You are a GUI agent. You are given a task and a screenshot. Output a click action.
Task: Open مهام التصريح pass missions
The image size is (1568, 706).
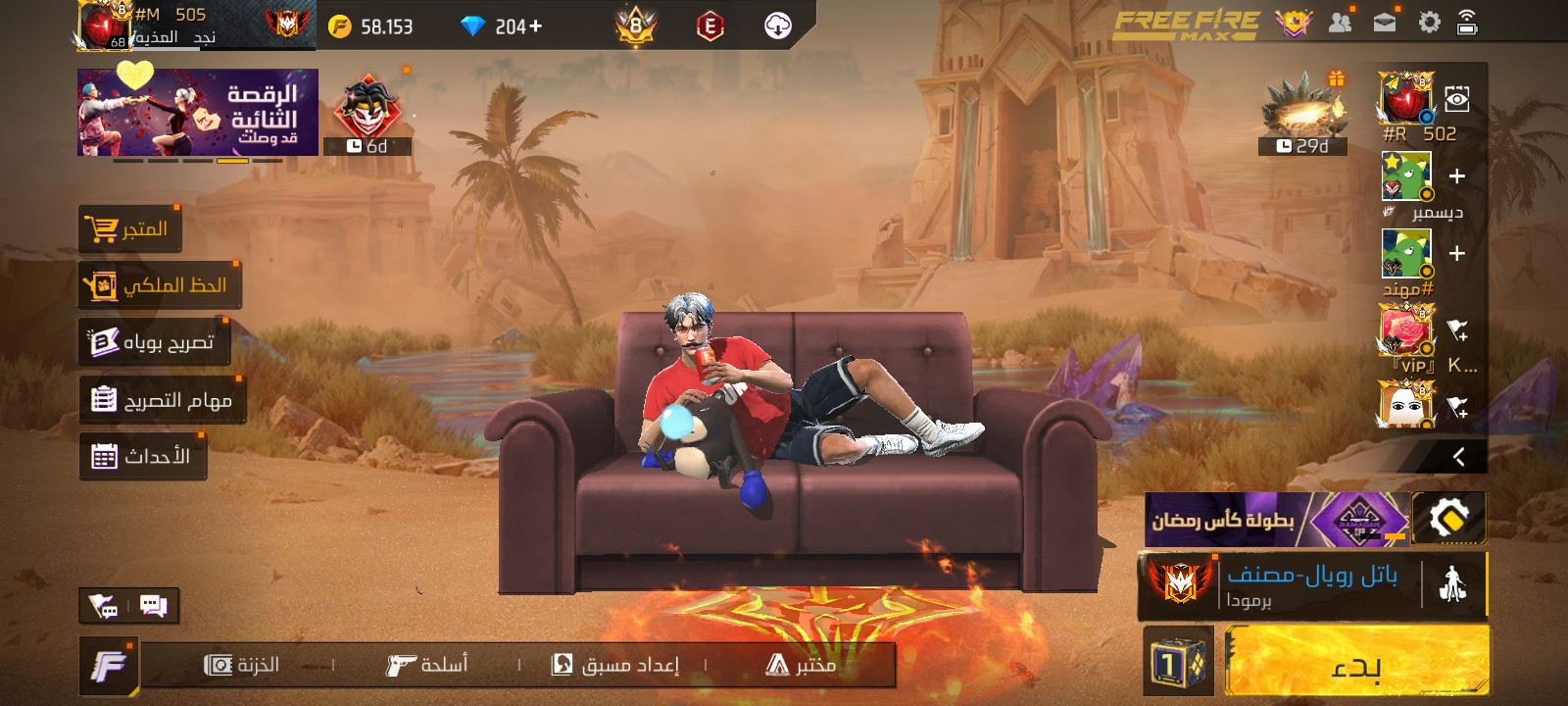click(162, 400)
